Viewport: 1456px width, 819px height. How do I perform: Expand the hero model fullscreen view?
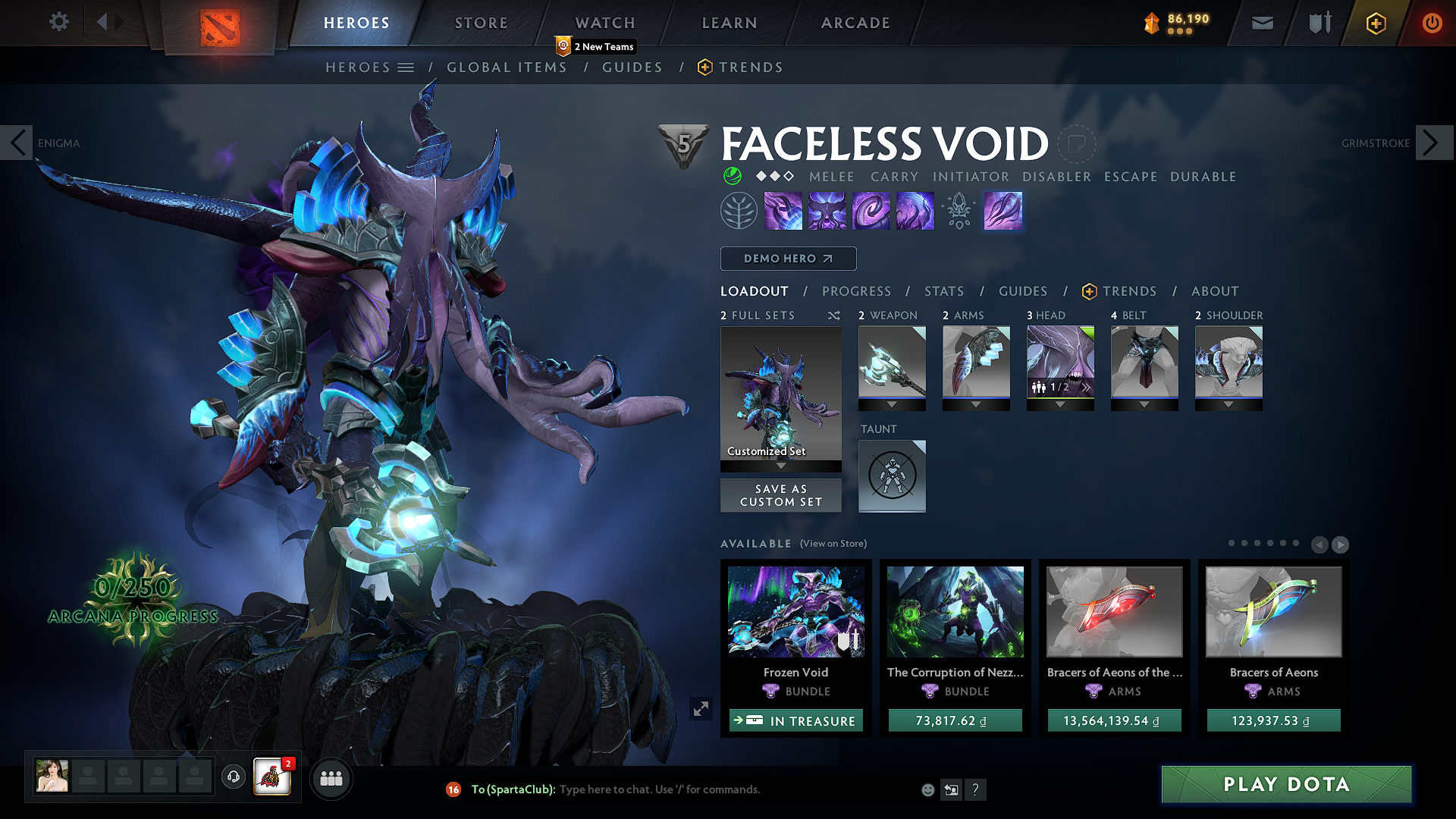701,708
